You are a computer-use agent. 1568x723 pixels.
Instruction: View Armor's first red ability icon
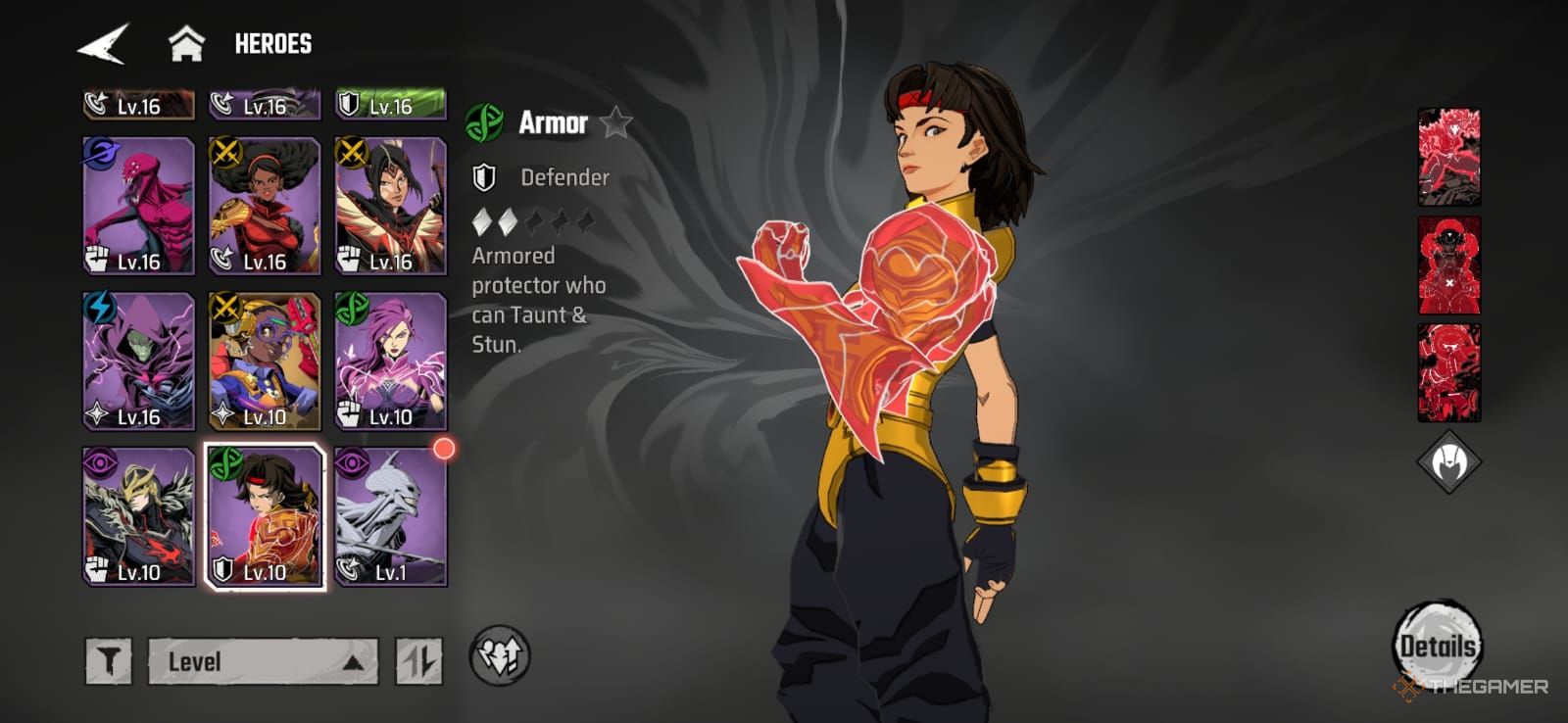point(1448,157)
